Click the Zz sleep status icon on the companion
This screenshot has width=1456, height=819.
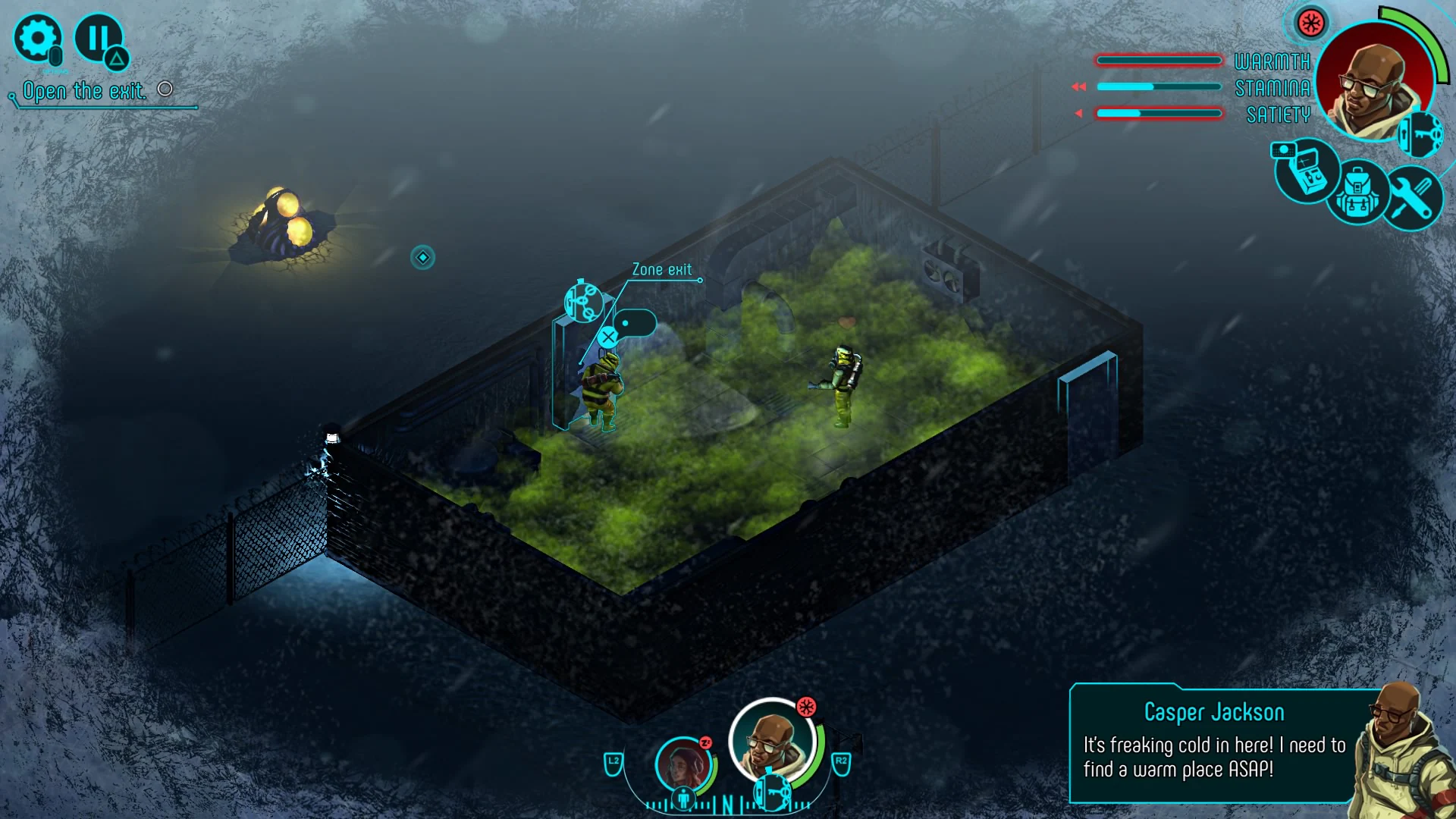pyautogui.click(x=705, y=743)
